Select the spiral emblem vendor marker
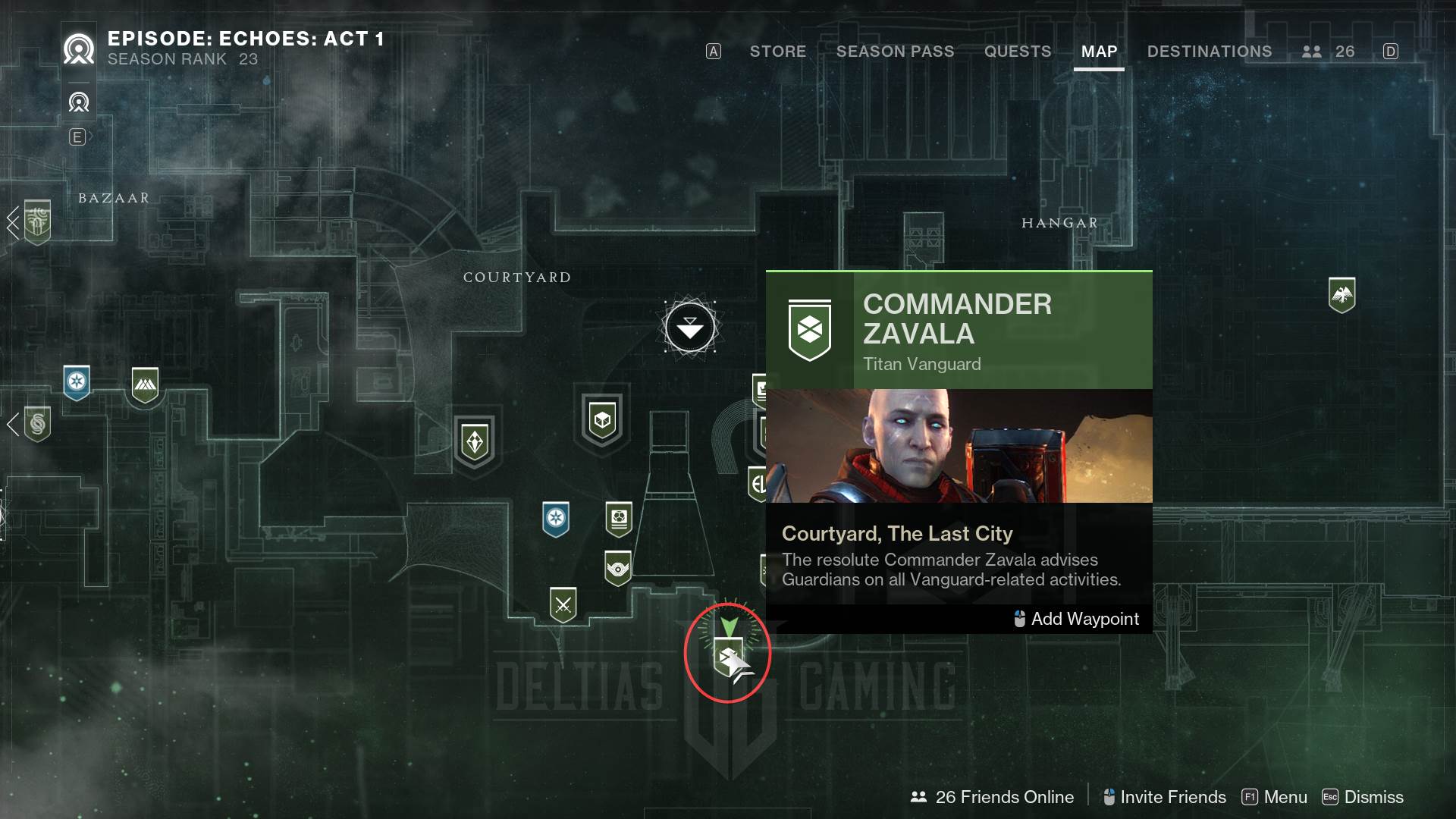Screen dimensions: 1456x819 37,424
